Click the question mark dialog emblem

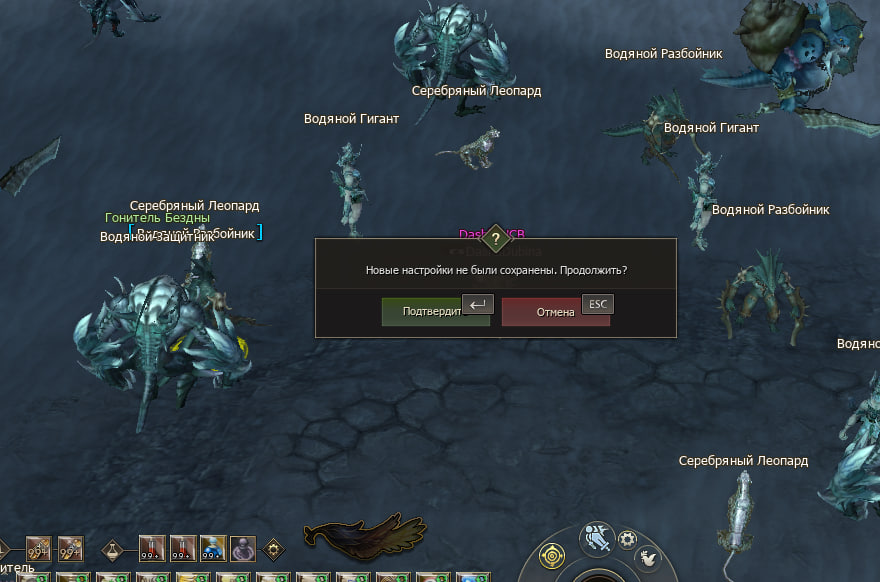click(x=496, y=239)
